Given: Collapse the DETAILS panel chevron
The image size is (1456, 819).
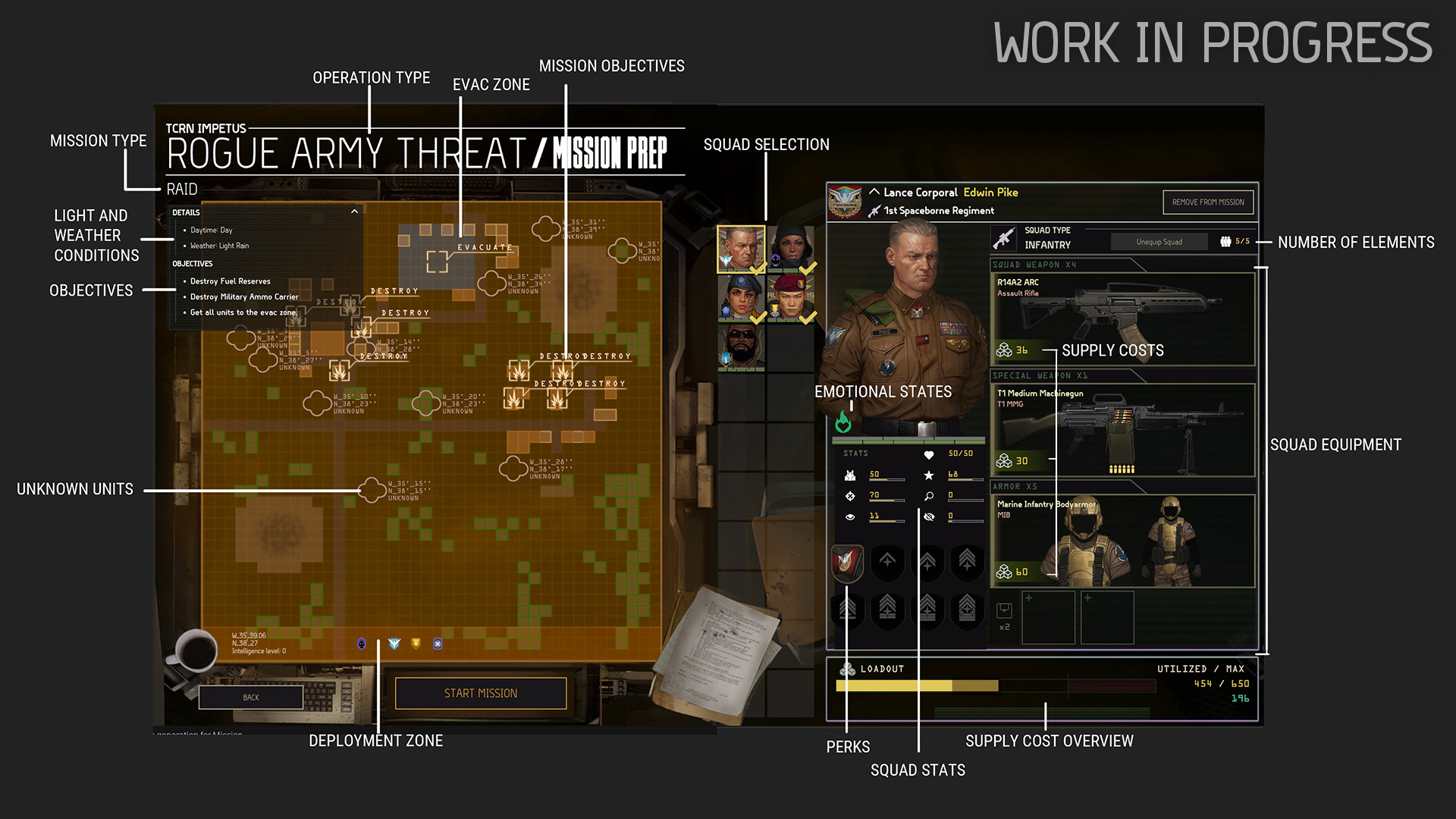Looking at the screenshot, I should pos(354,212).
